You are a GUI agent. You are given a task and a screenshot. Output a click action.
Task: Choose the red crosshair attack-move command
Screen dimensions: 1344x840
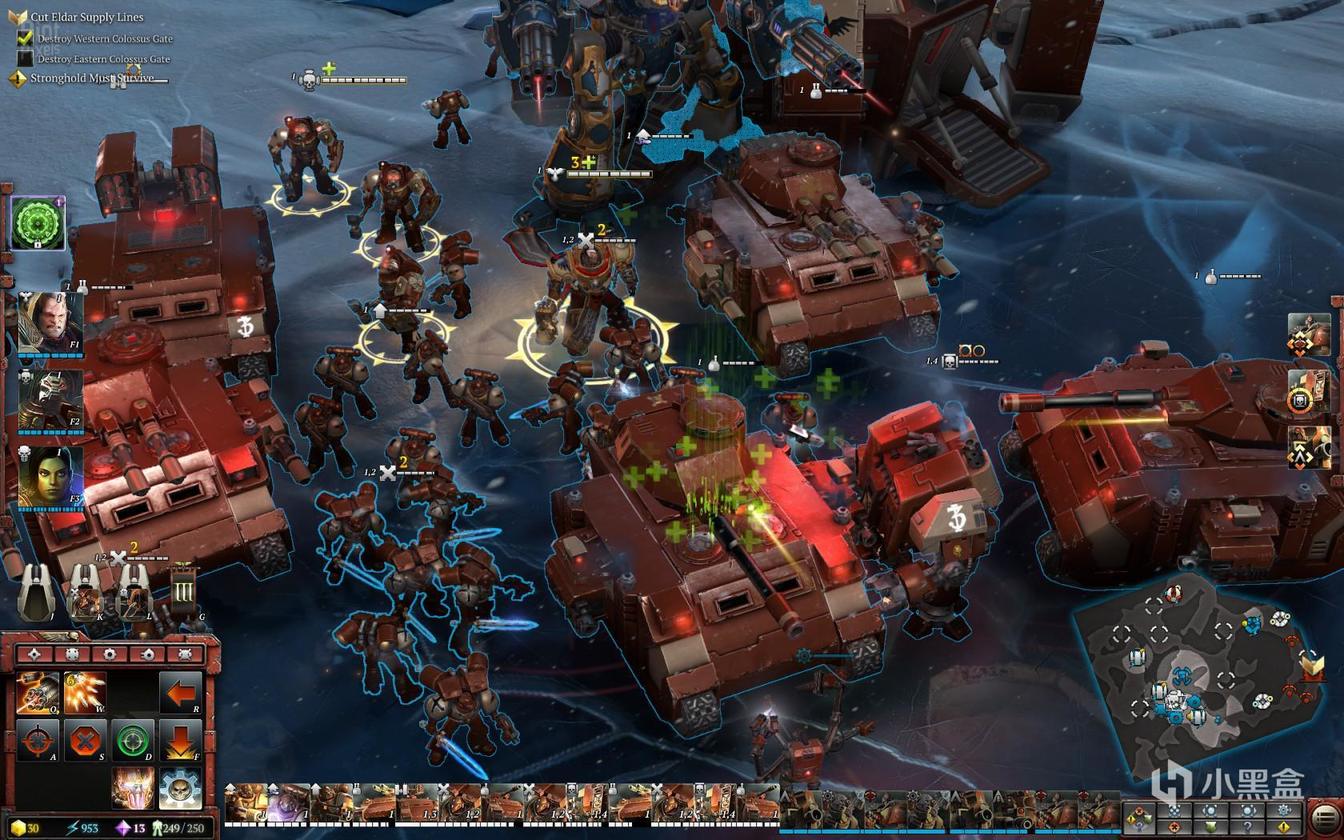pyautogui.click(x=37, y=740)
